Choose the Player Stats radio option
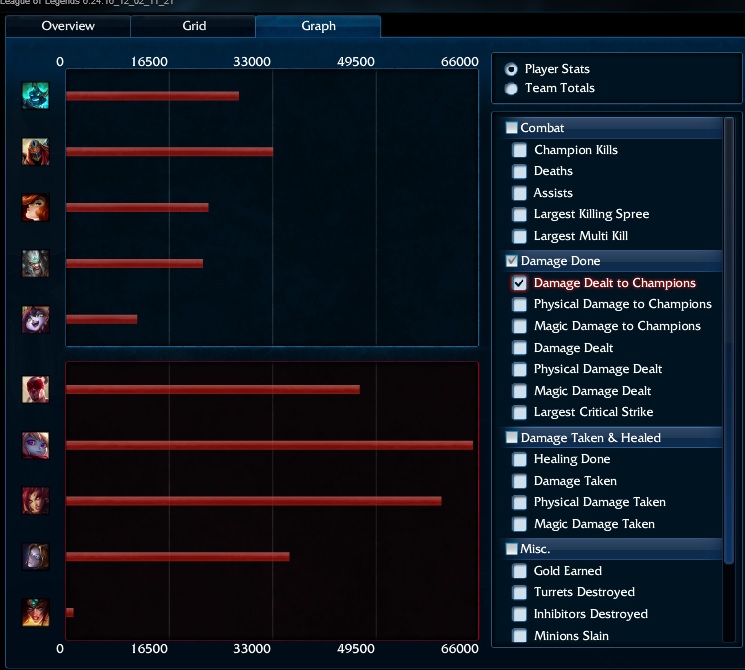Screen dimensions: 745x670 [x=512, y=69]
